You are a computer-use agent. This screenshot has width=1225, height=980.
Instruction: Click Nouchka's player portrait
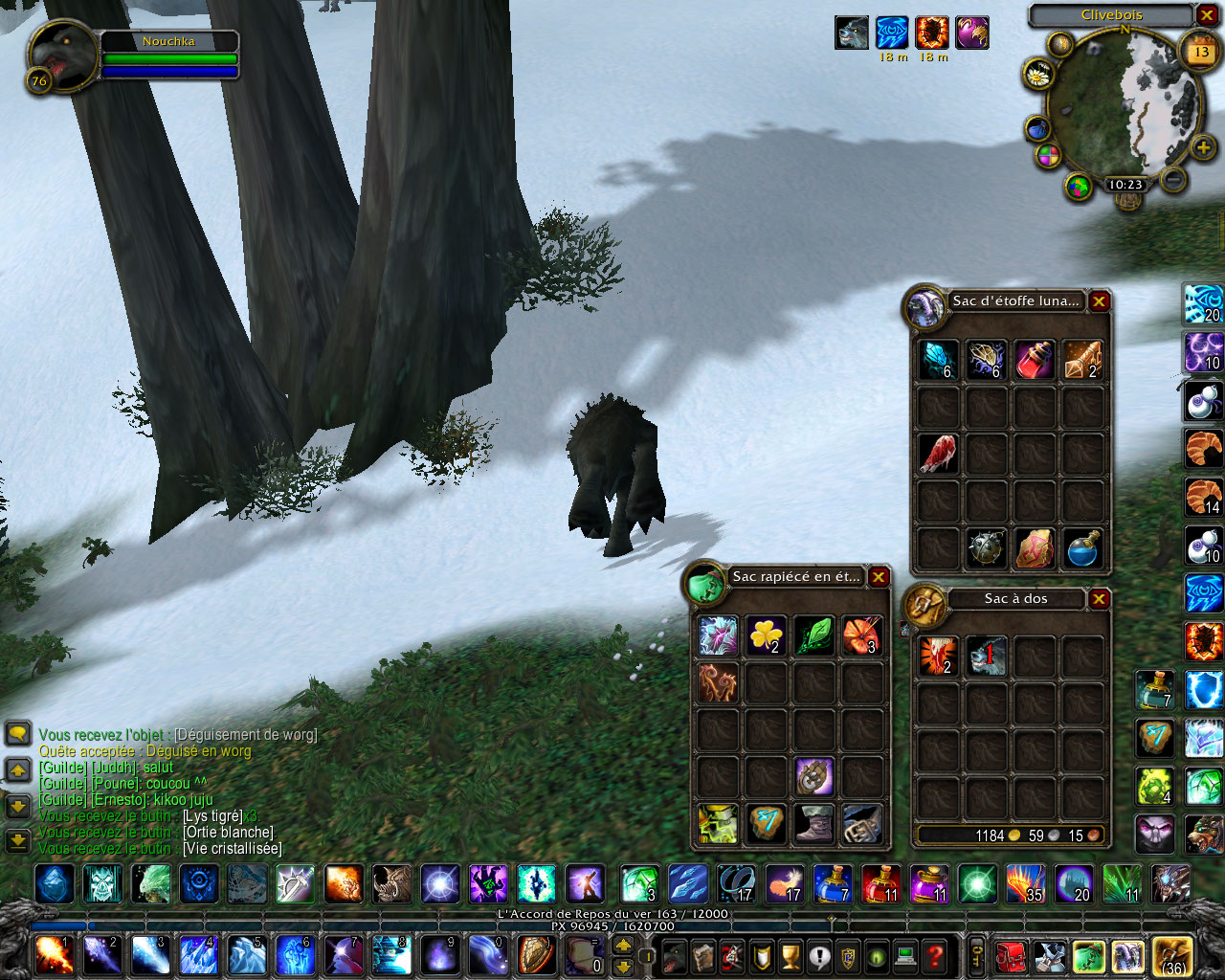pos(64,56)
